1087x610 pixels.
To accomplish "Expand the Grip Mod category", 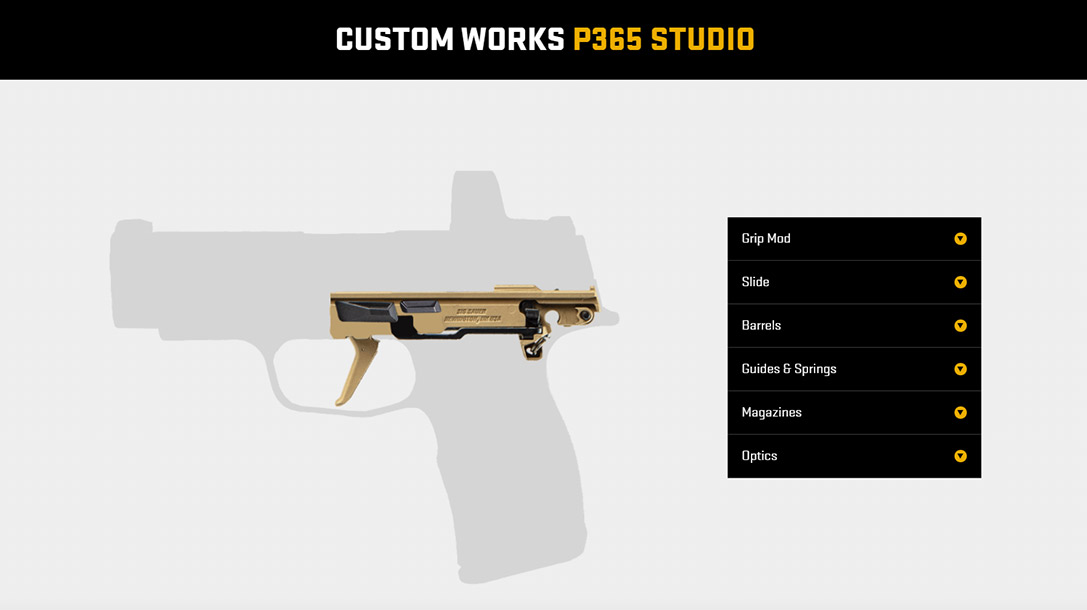I will click(853, 239).
